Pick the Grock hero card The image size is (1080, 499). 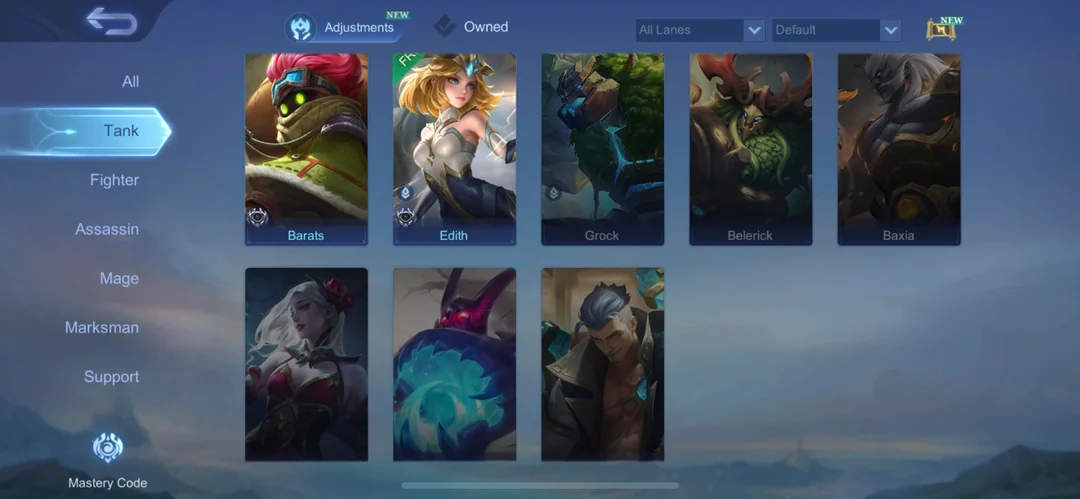(602, 149)
